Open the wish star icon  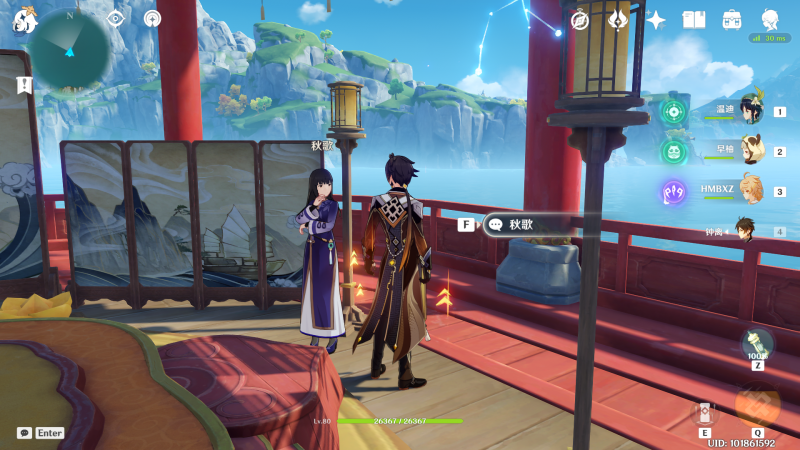tap(656, 19)
